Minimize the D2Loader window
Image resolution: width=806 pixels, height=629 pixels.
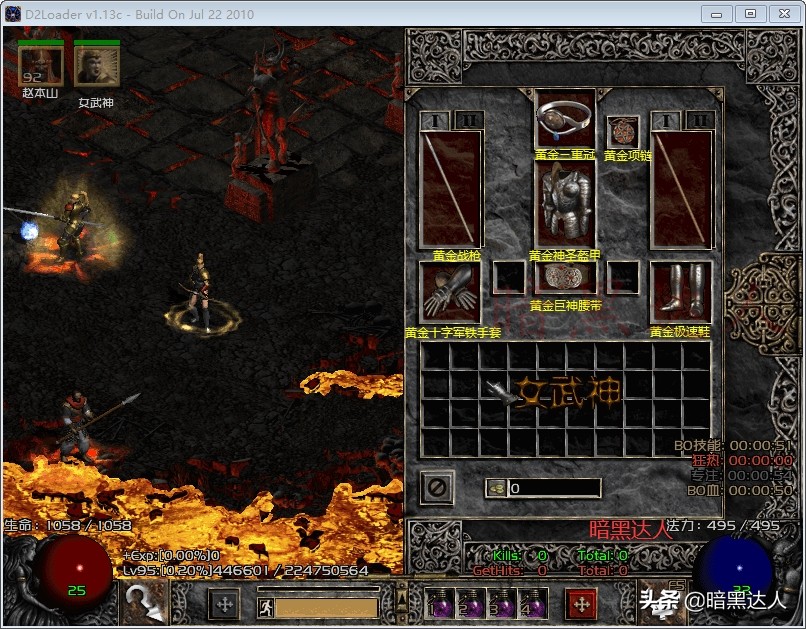tap(716, 14)
